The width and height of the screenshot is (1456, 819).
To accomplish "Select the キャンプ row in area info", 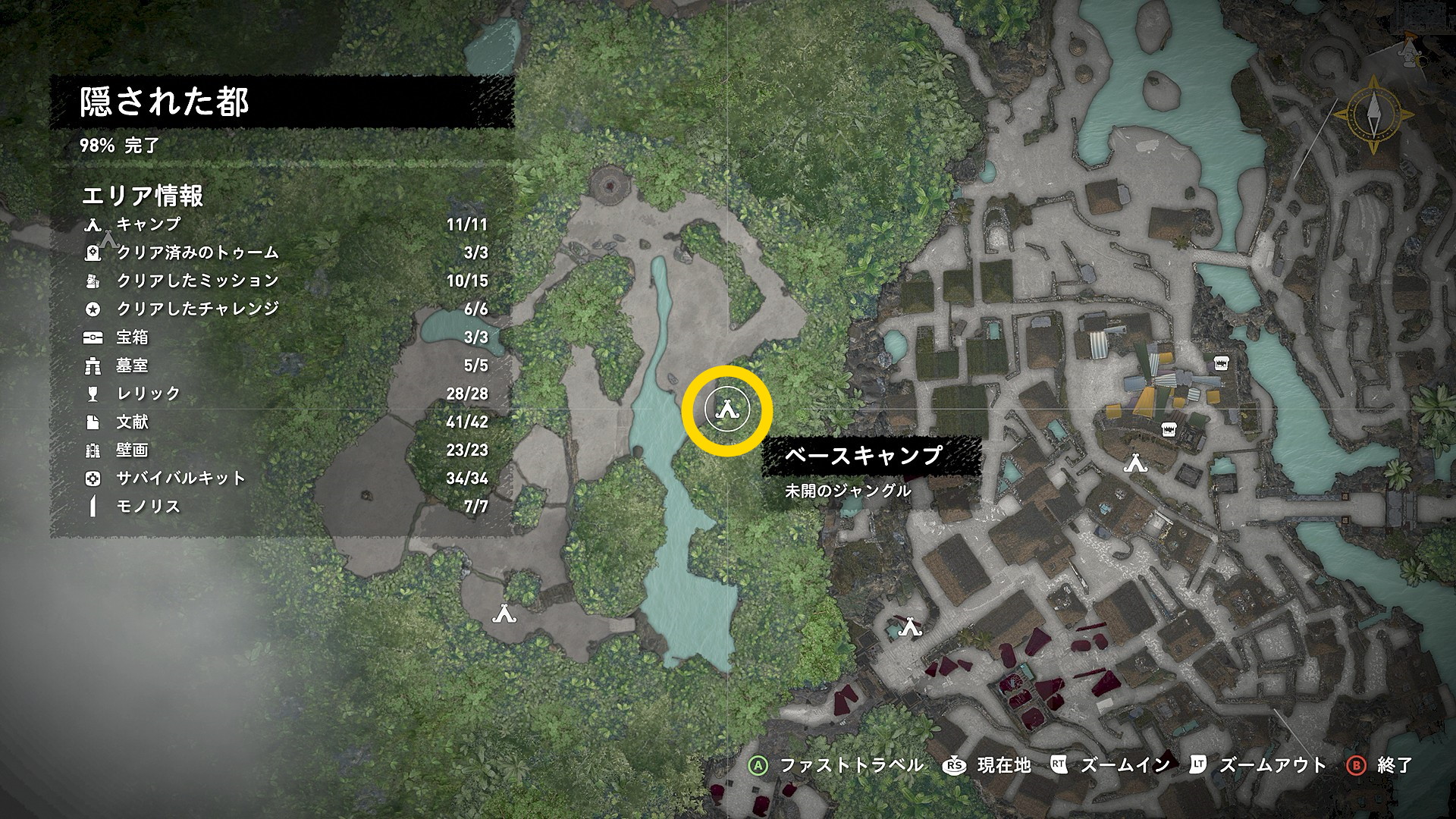I will tap(284, 224).
